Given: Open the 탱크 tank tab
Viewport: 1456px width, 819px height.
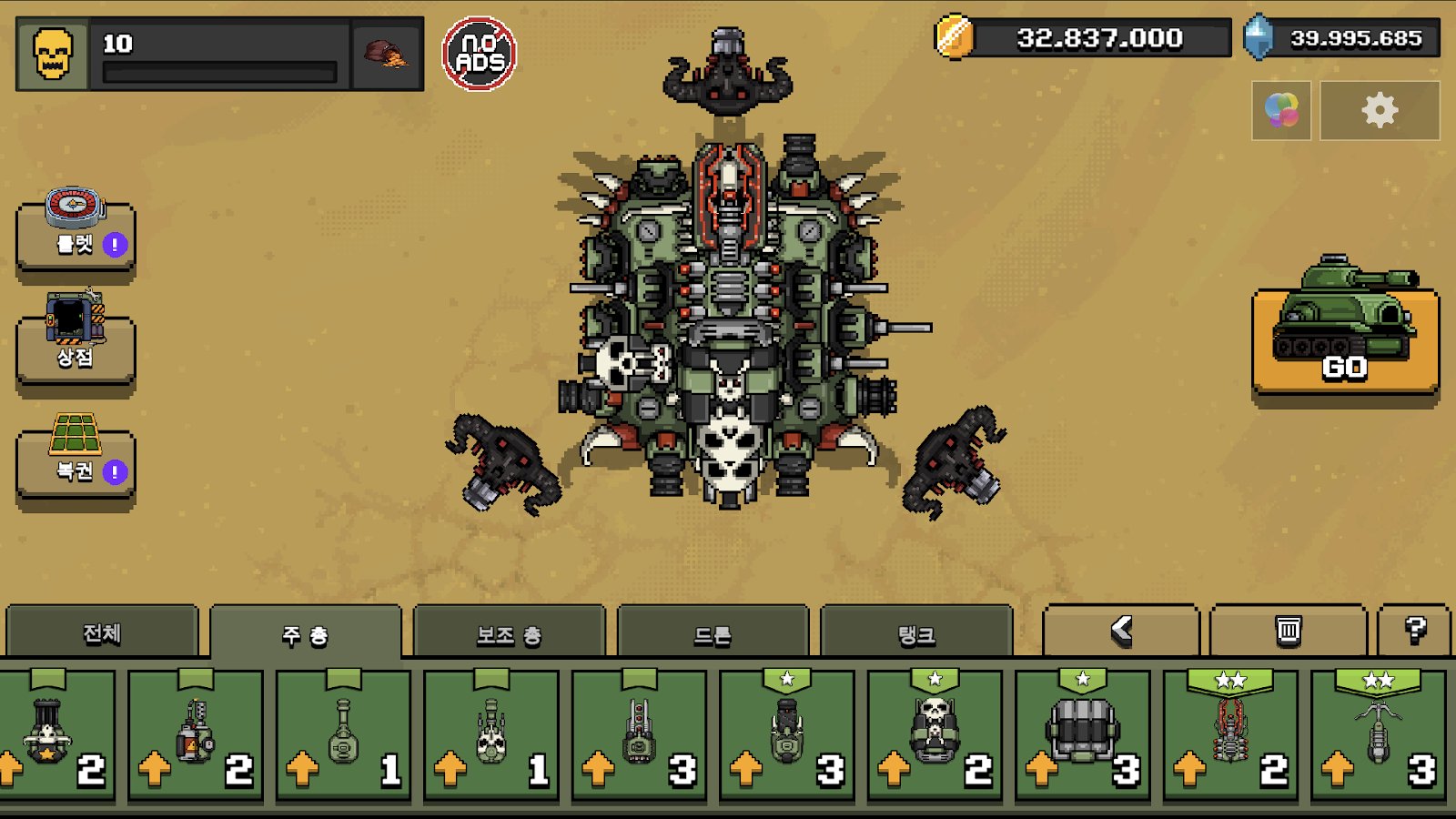Looking at the screenshot, I should 916,634.
